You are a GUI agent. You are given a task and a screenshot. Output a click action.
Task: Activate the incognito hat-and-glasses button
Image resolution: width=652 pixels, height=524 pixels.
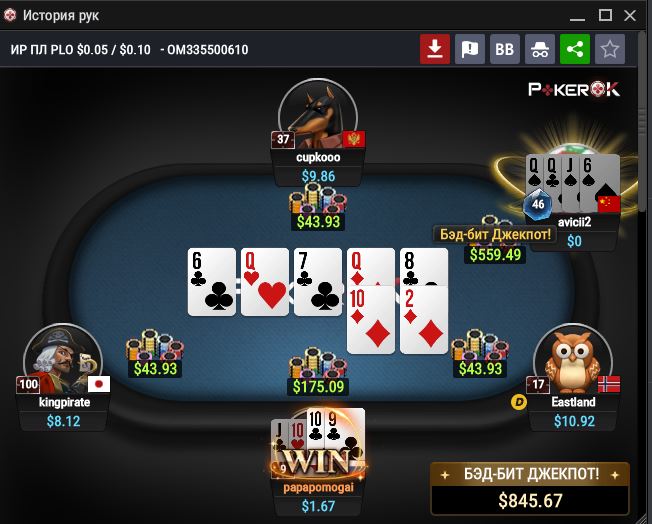point(539,49)
